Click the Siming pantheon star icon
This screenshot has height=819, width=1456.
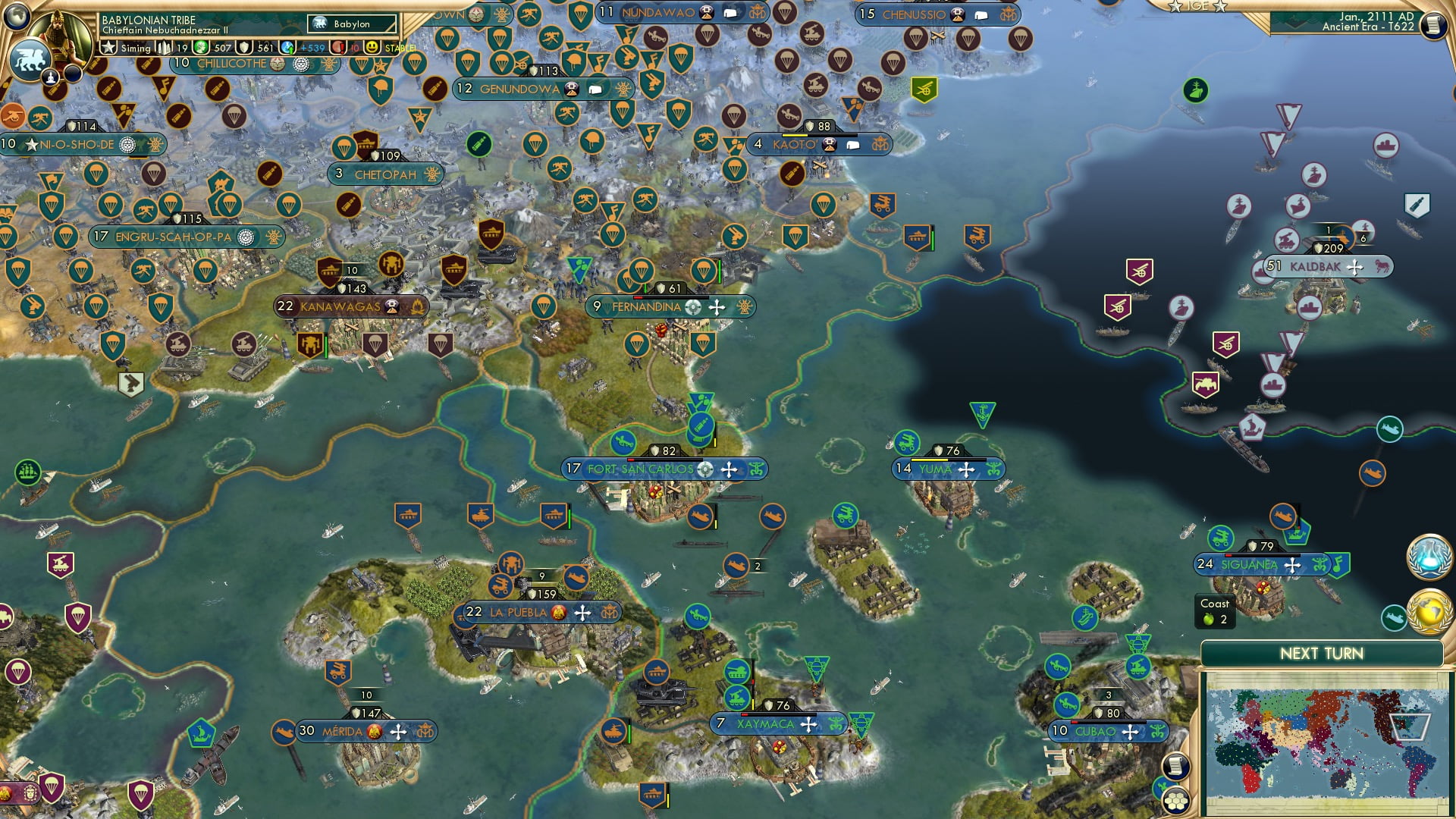coord(108,48)
